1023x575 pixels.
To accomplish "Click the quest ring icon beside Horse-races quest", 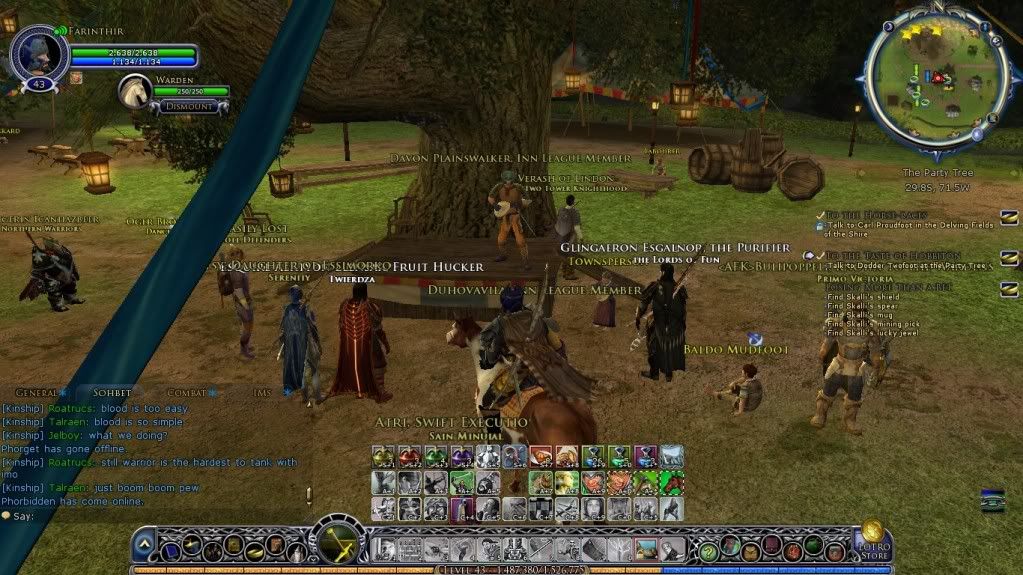I will pos(1008,218).
